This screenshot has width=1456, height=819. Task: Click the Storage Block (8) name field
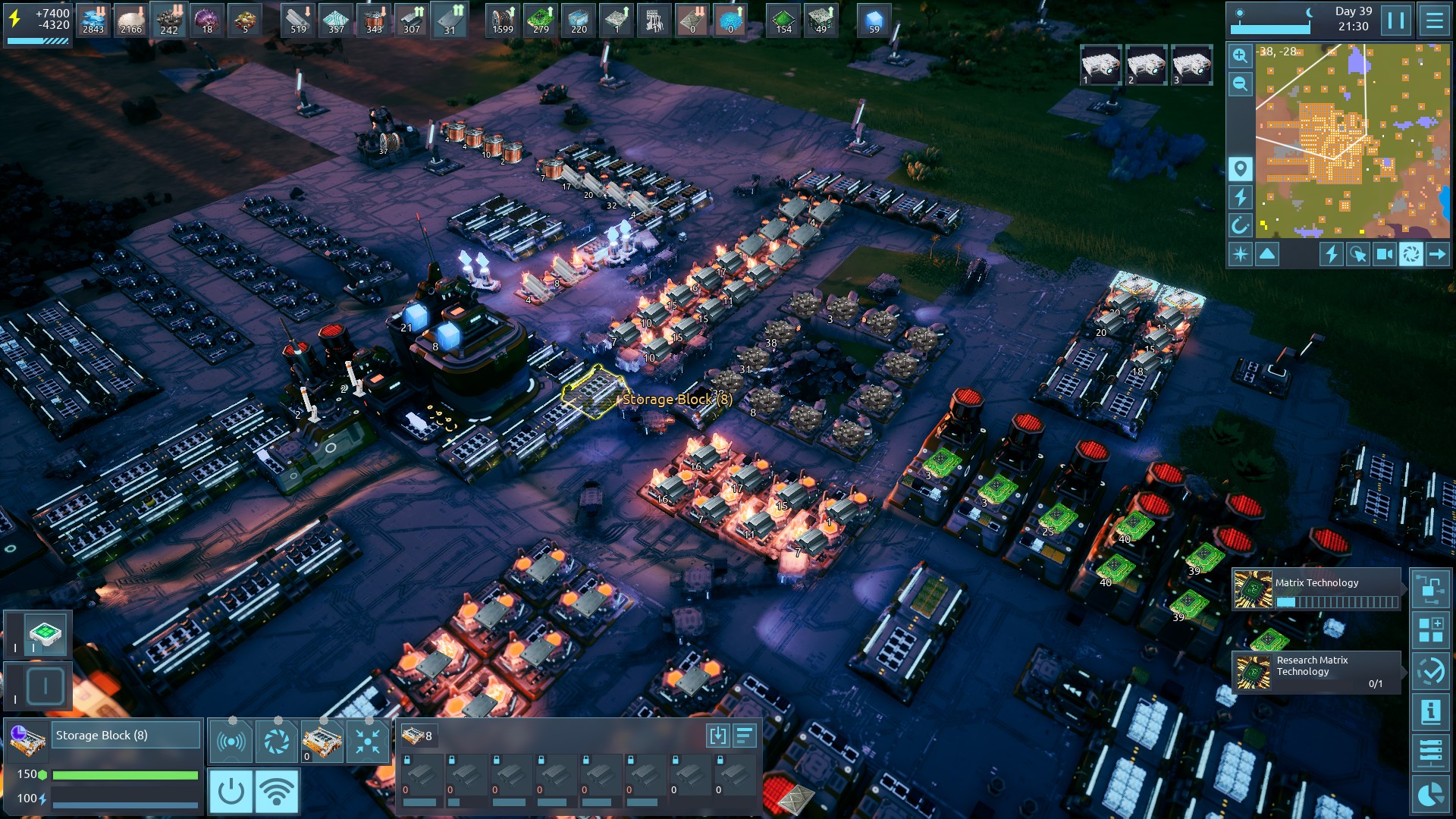point(126,736)
